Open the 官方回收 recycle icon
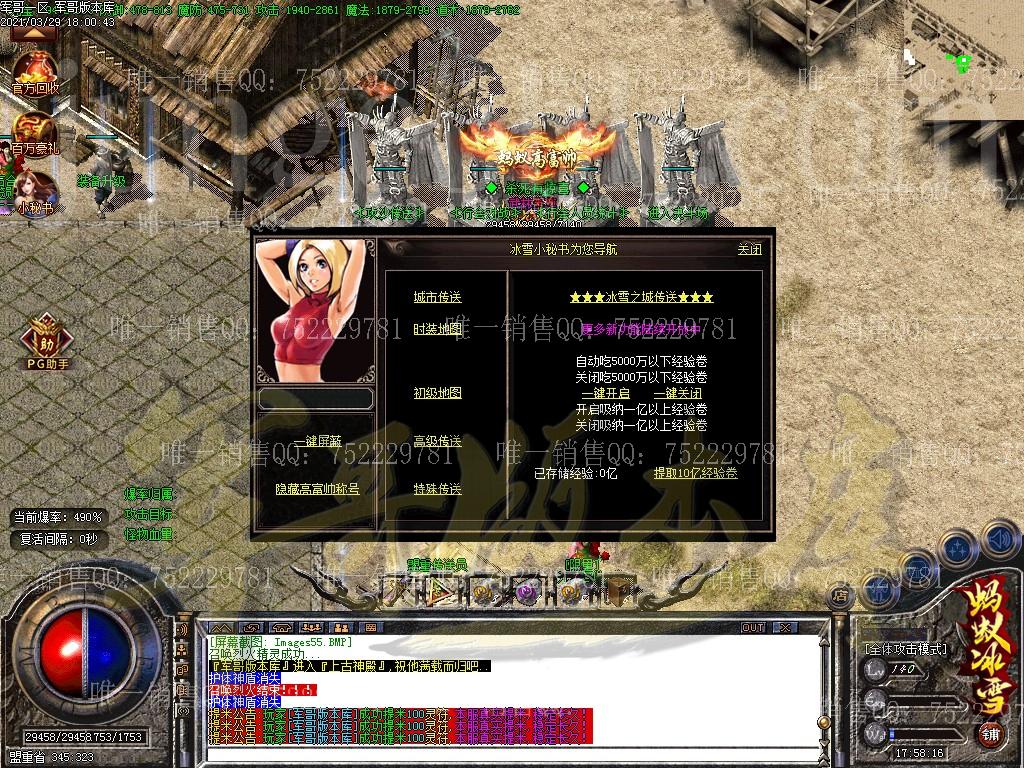 (x=35, y=72)
